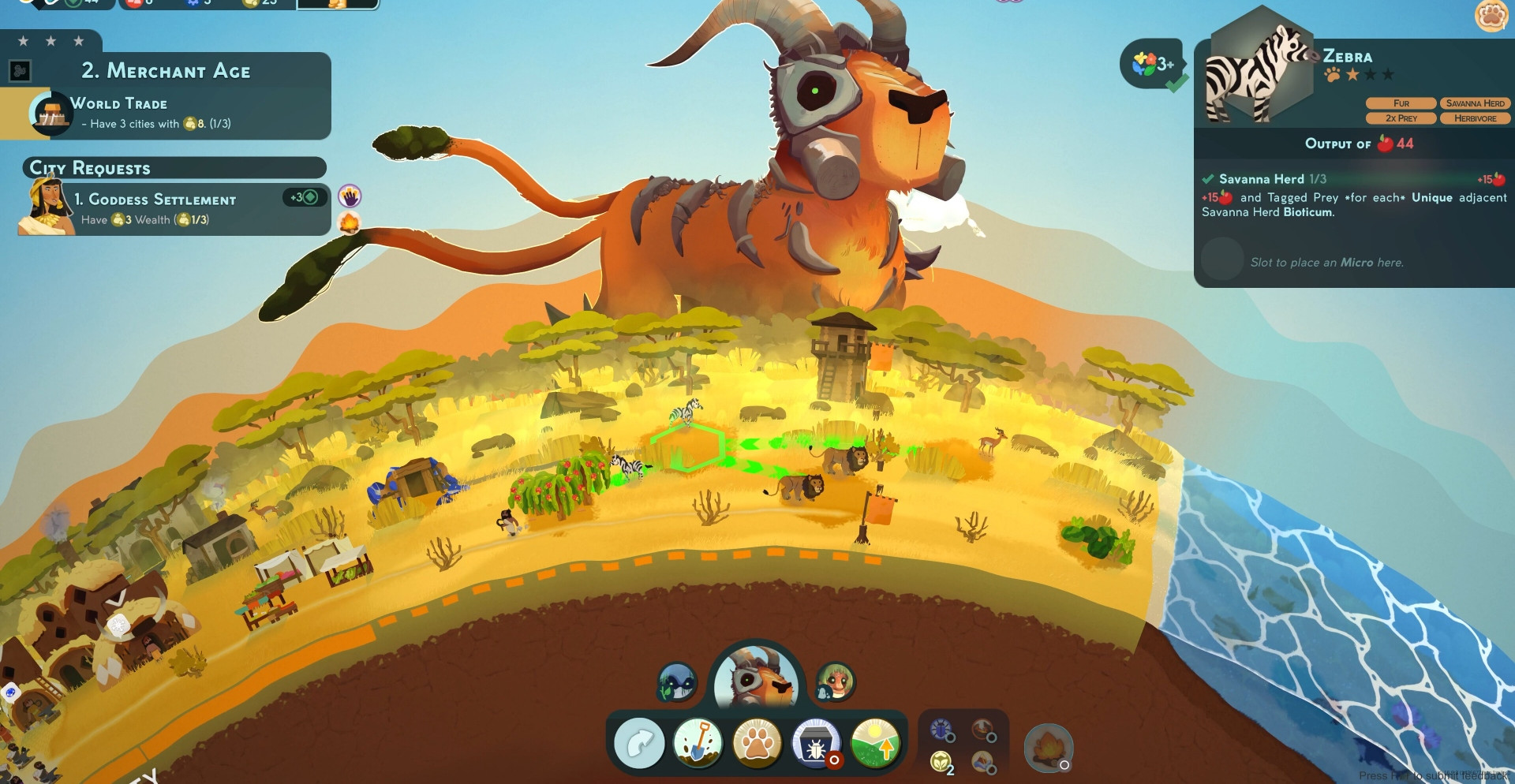Image resolution: width=1515 pixels, height=784 pixels.
Task: Activate the campfire ability in bottom bar
Action: coord(1047,748)
